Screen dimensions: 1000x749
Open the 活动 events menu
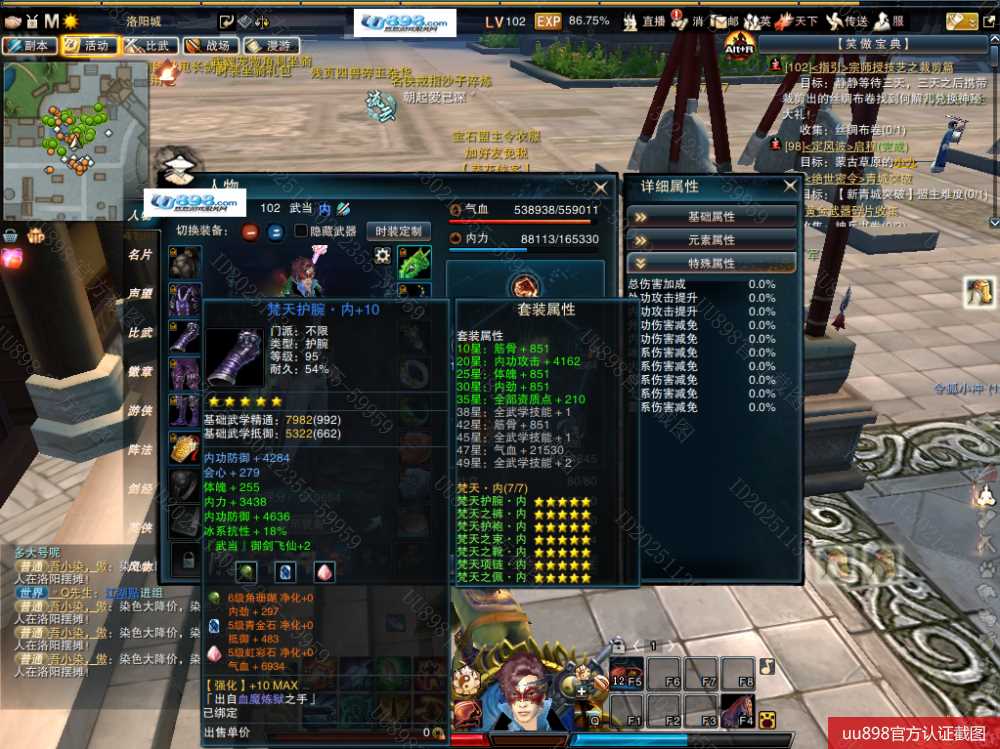coord(87,45)
